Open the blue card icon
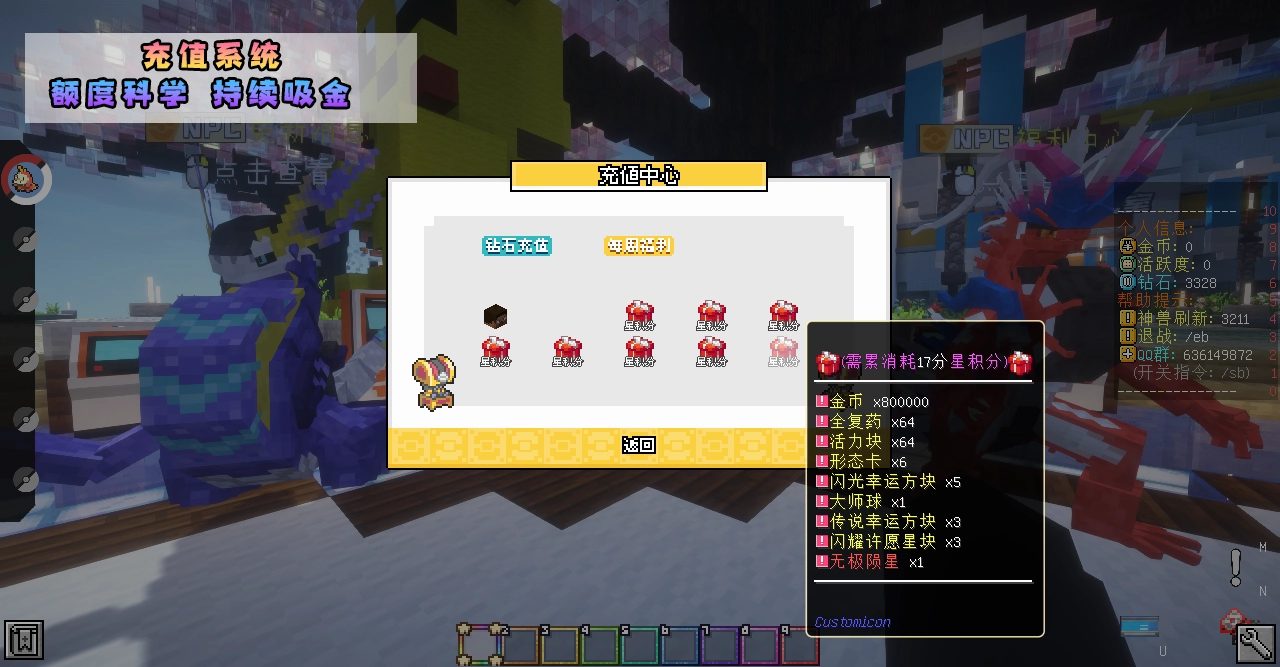The image size is (1280, 667). (1139, 626)
